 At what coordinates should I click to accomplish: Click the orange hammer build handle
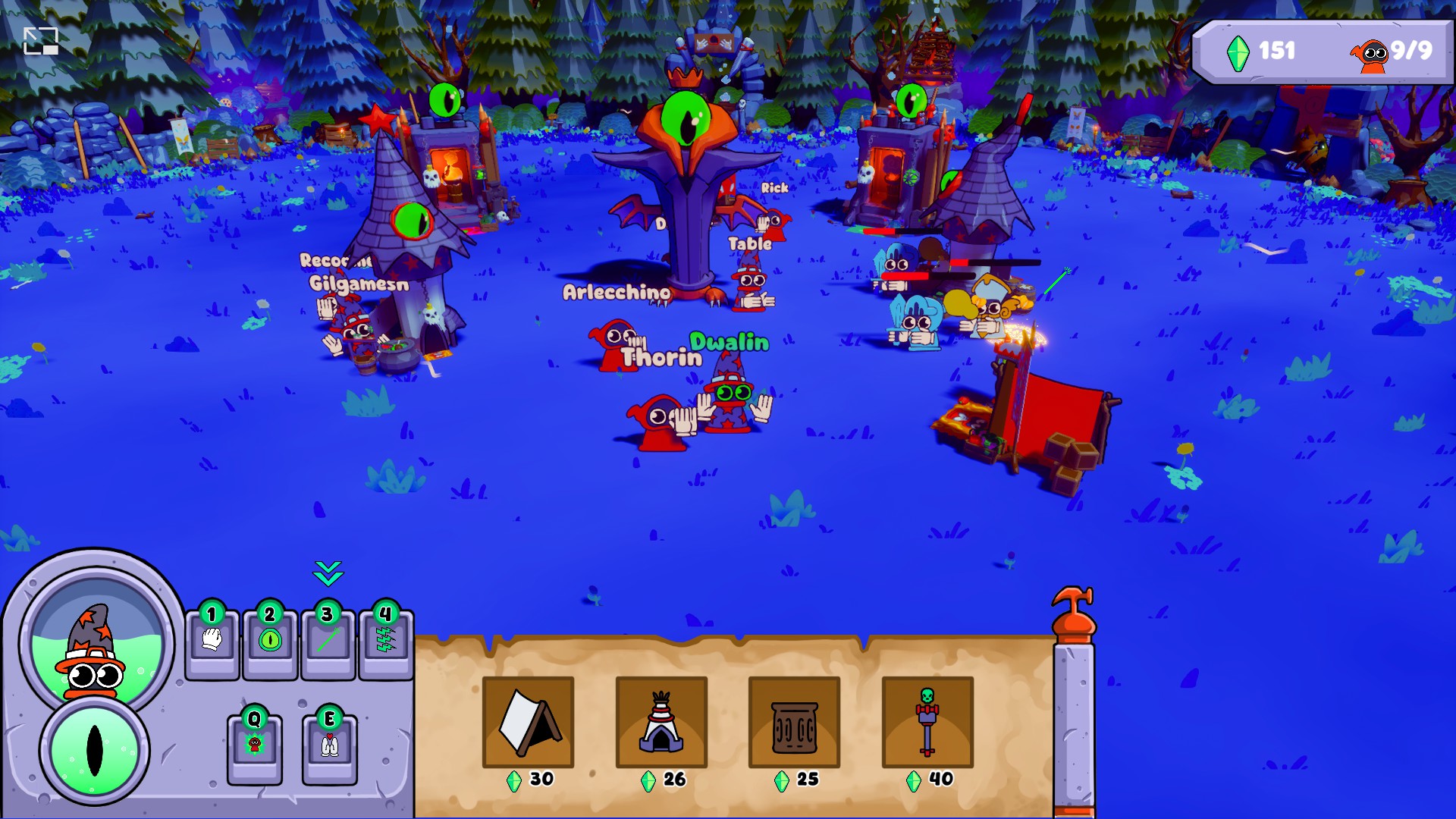pyautogui.click(x=1074, y=614)
